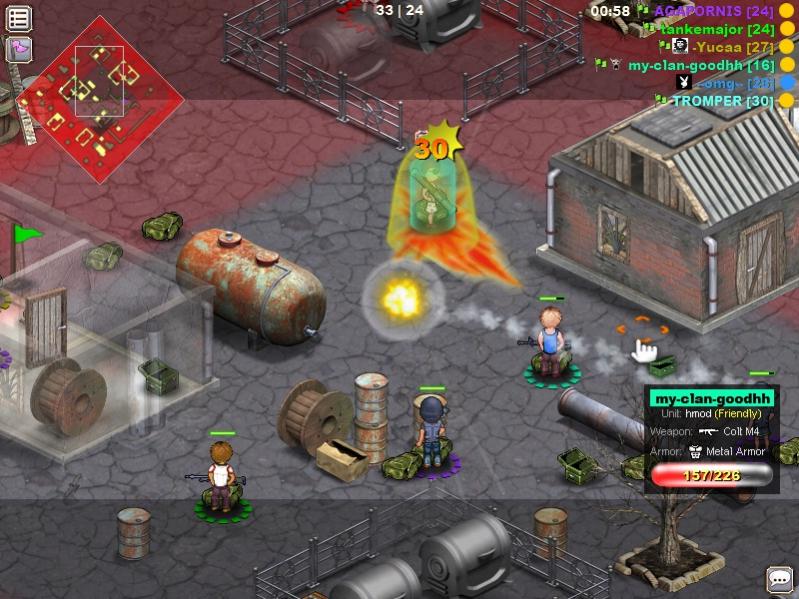Open the list menu button
Image resolution: width=799 pixels, height=599 pixels.
click(19, 18)
